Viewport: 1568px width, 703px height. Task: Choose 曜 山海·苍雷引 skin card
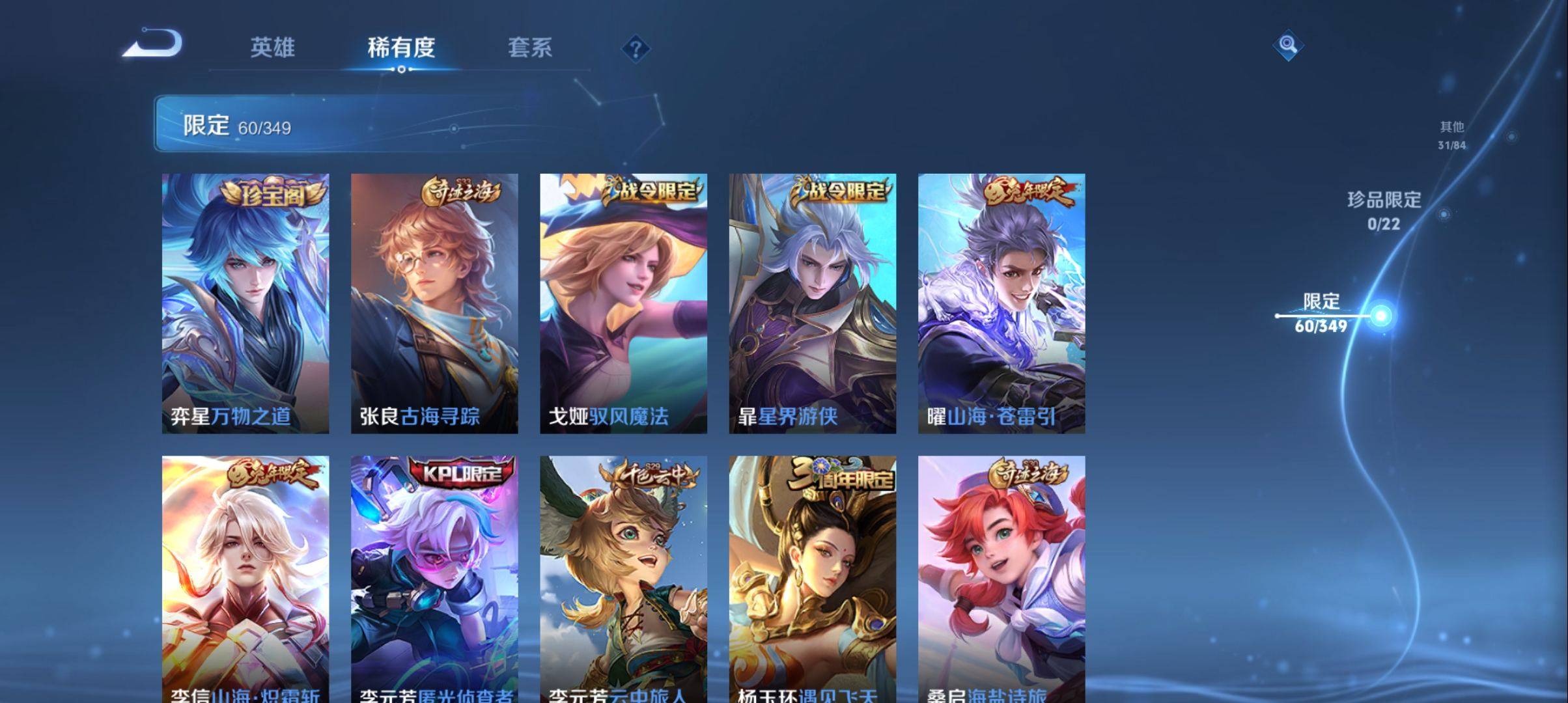coord(1001,303)
